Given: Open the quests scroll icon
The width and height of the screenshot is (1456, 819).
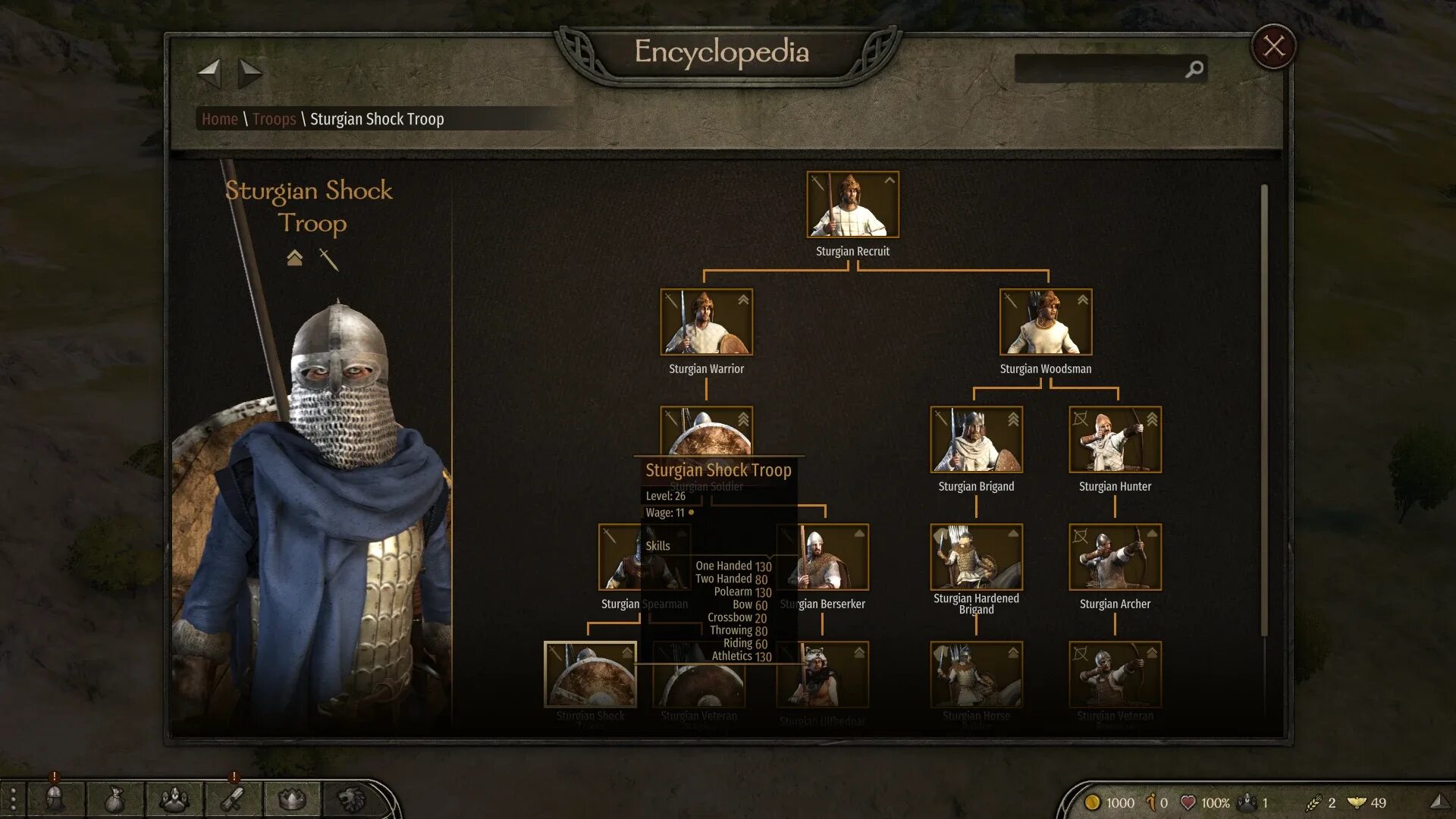Looking at the screenshot, I should (x=233, y=799).
